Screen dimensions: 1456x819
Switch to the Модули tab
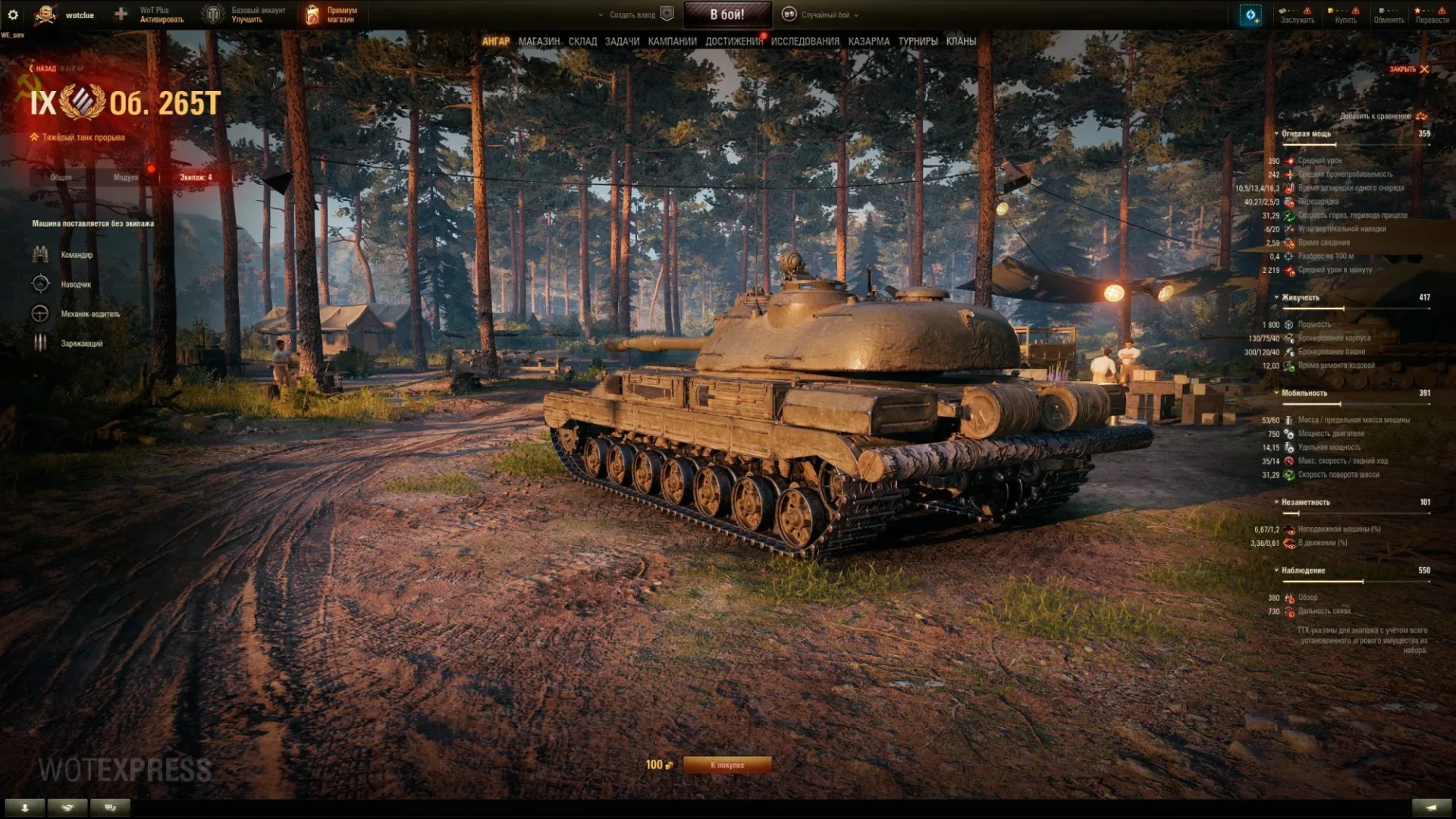pos(126,177)
